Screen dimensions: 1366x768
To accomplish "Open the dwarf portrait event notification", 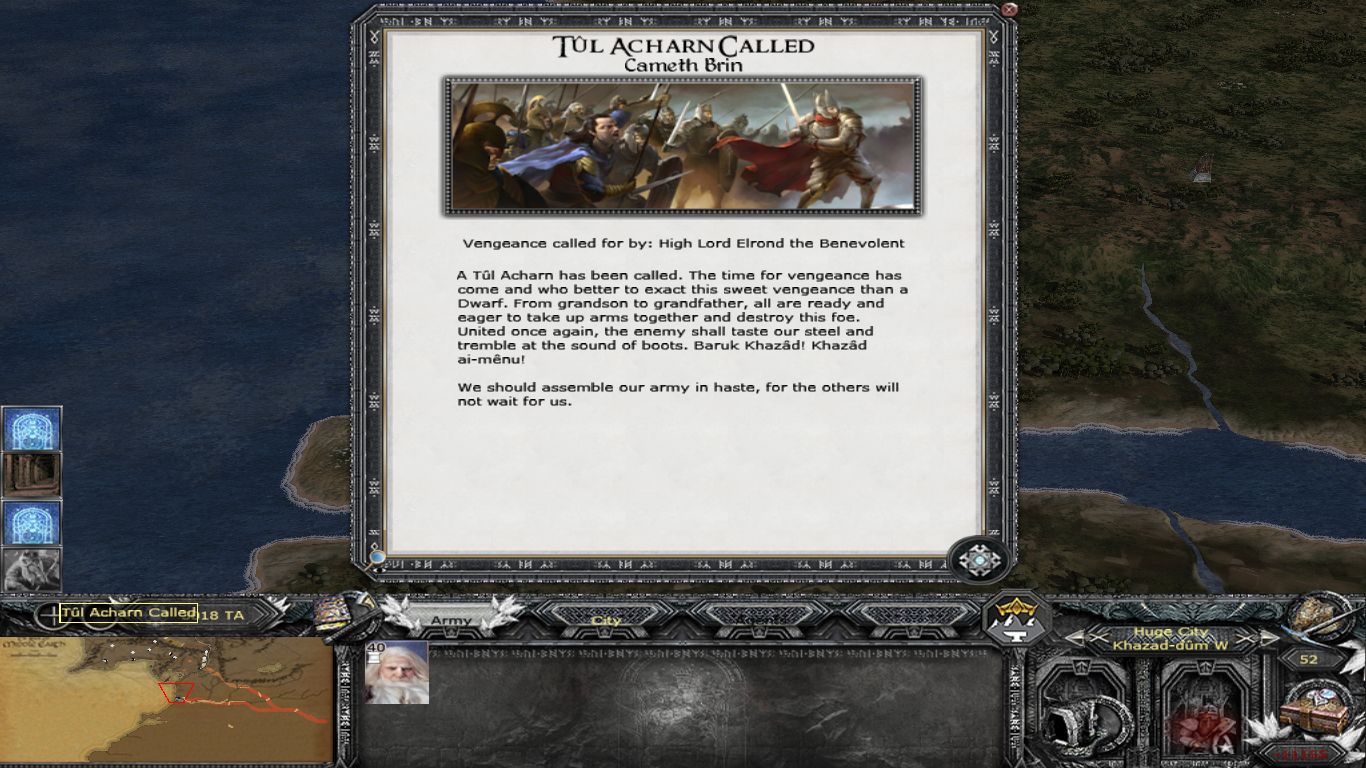I will (x=32, y=570).
